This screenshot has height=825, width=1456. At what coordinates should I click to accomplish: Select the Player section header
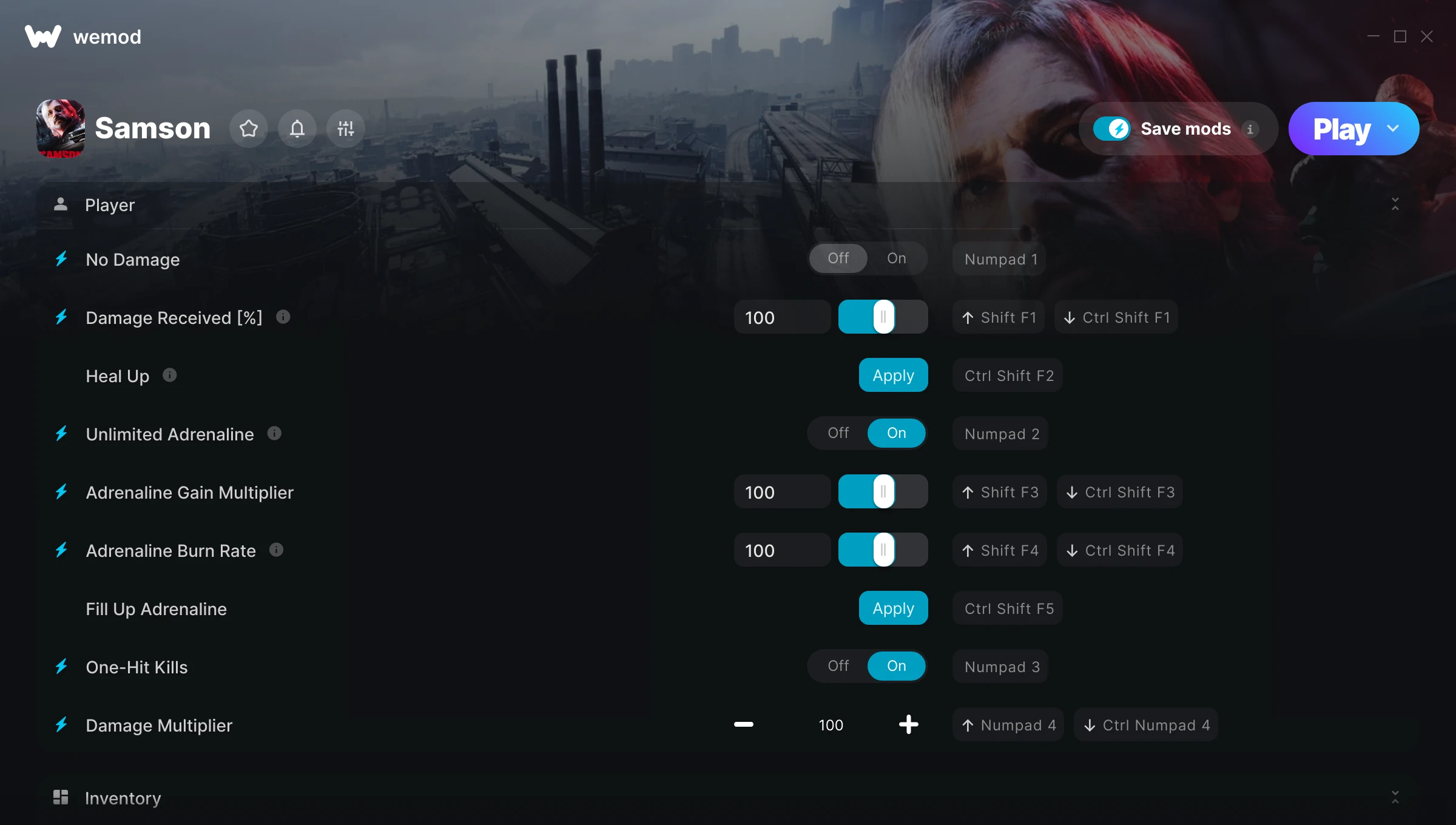tap(110, 205)
